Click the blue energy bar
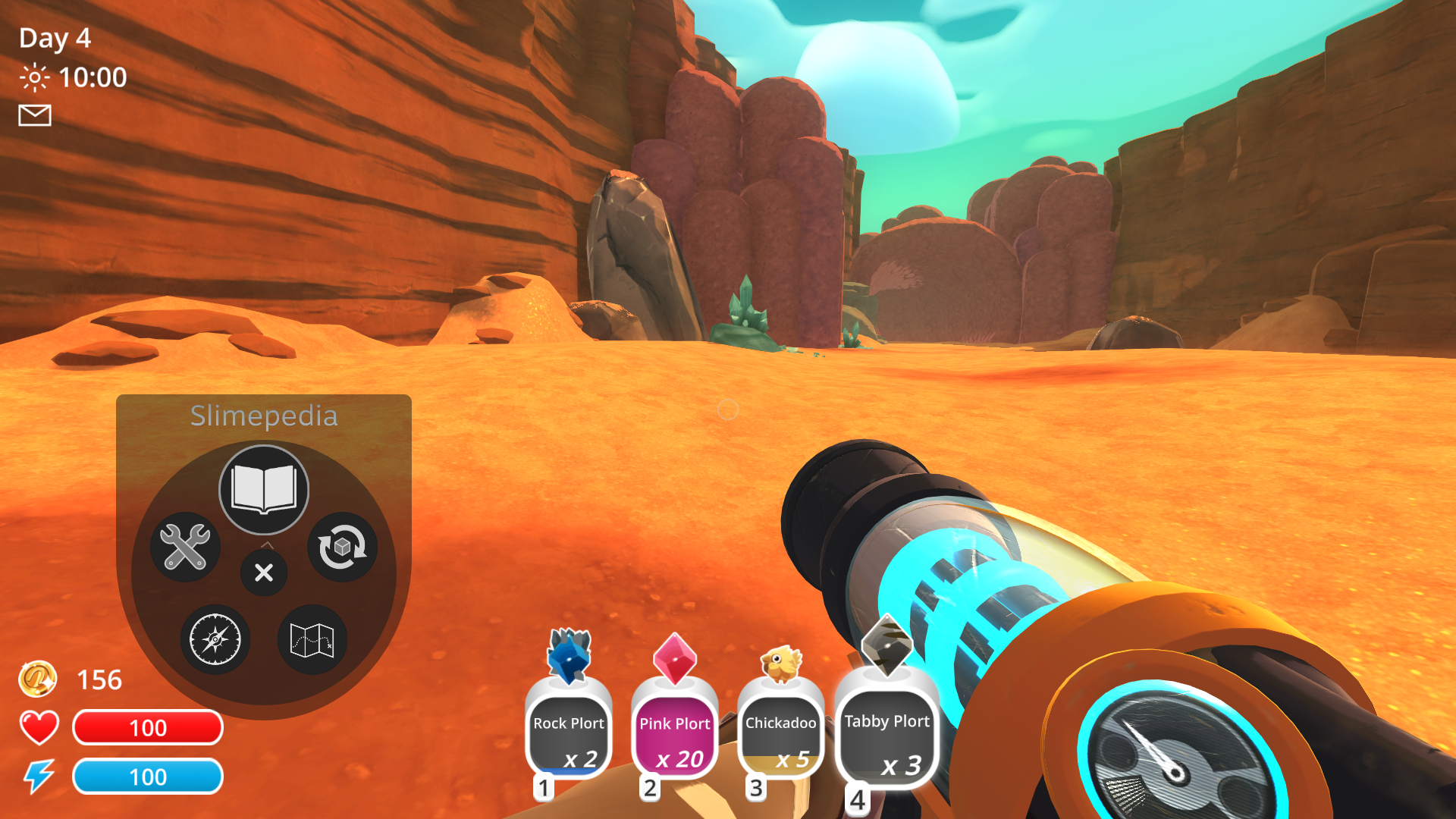This screenshot has width=1456, height=819. (x=147, y=777)
